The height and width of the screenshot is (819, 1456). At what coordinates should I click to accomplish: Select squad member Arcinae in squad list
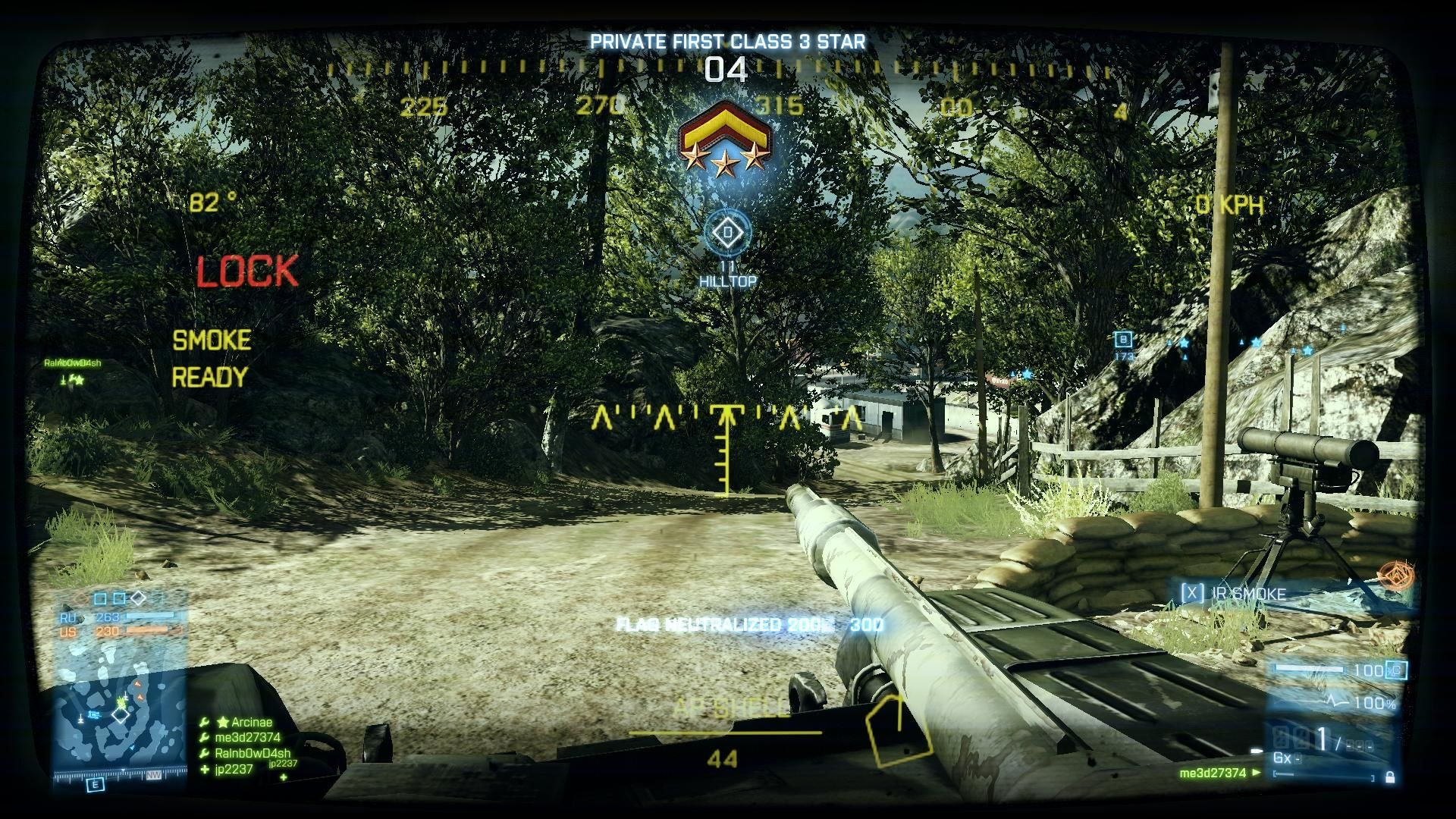(x=251, y=723)
